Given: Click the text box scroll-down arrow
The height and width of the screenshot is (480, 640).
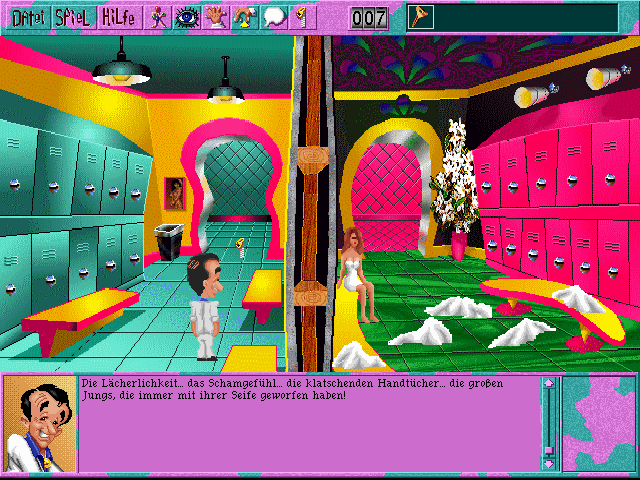Looking at the screenshot, I should tap(548, 463).
